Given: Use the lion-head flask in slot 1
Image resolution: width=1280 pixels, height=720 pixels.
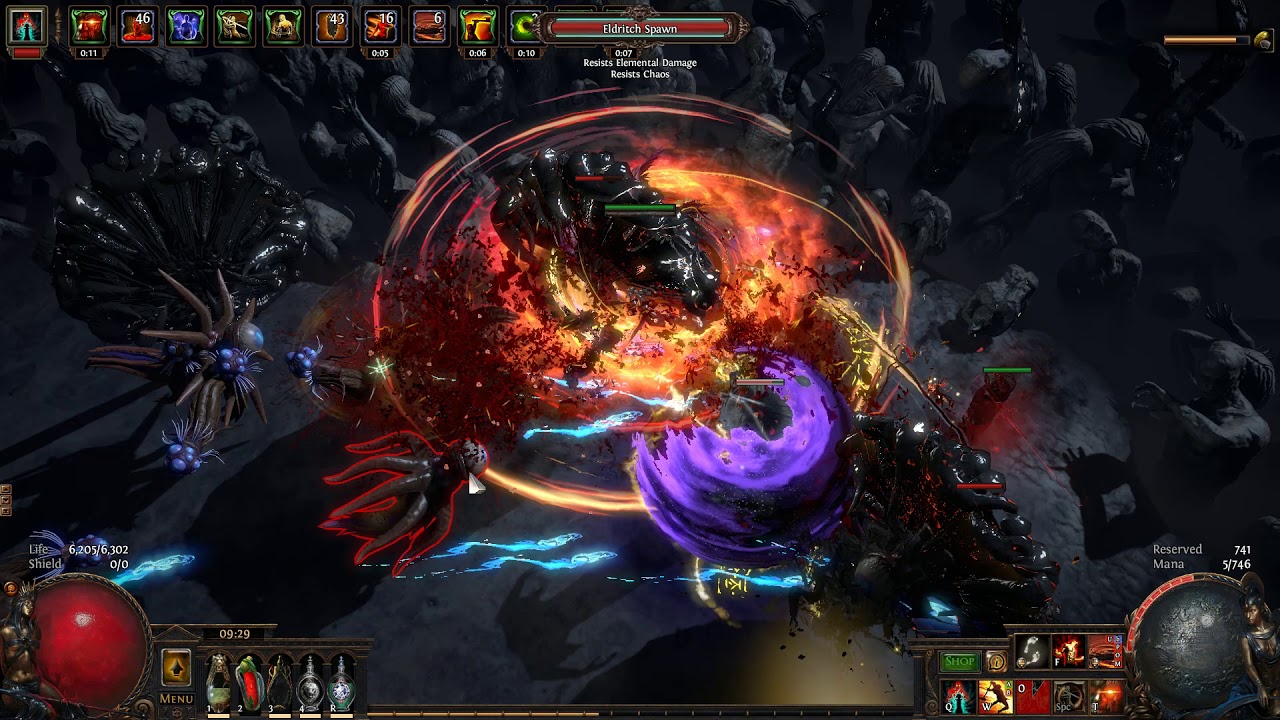Looking at the screenshot, I should (x=218, y=683).
